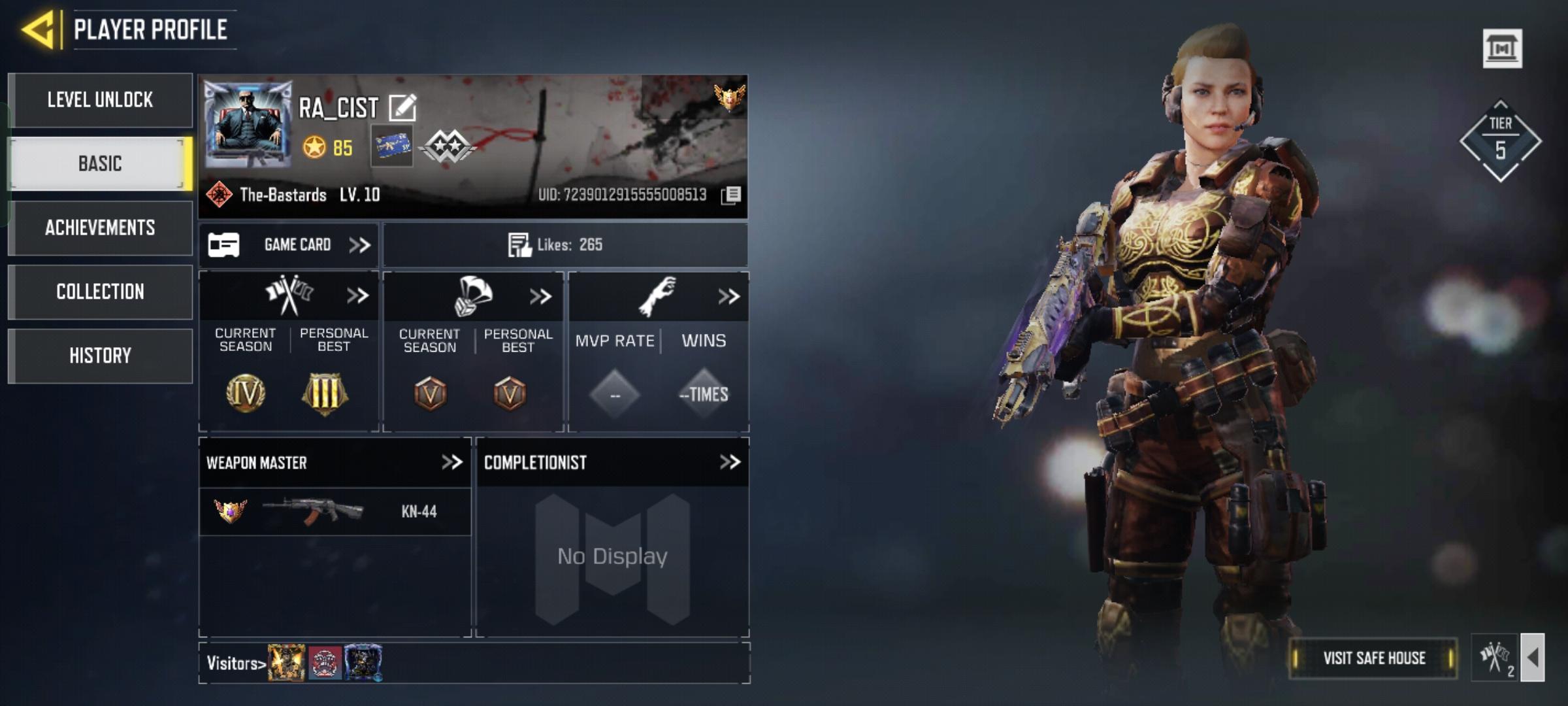
Task: Edit the player name with pencil icon
Action: 402,108
